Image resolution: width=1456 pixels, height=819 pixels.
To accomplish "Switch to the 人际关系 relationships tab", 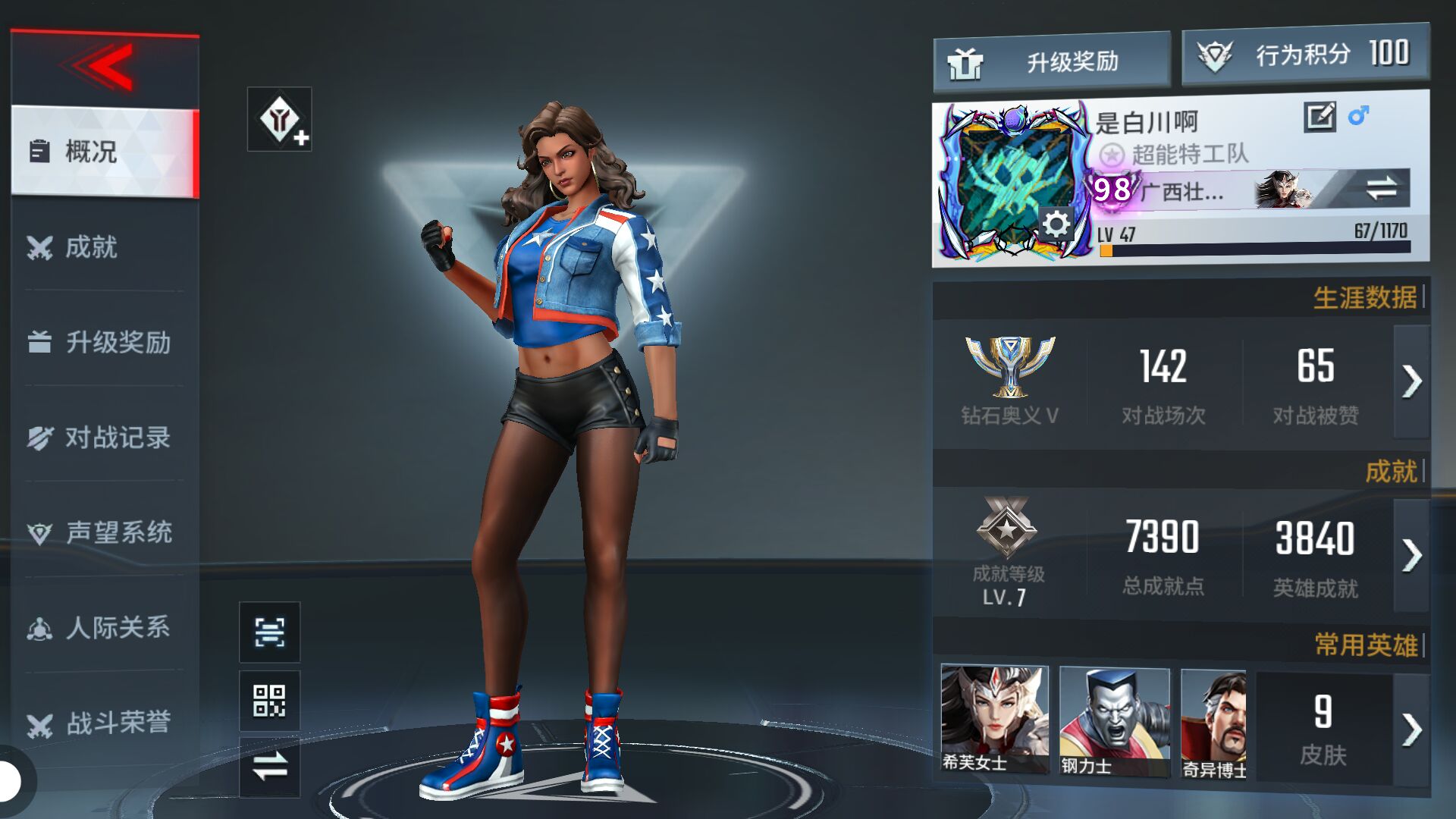I will tap(105, 628).
